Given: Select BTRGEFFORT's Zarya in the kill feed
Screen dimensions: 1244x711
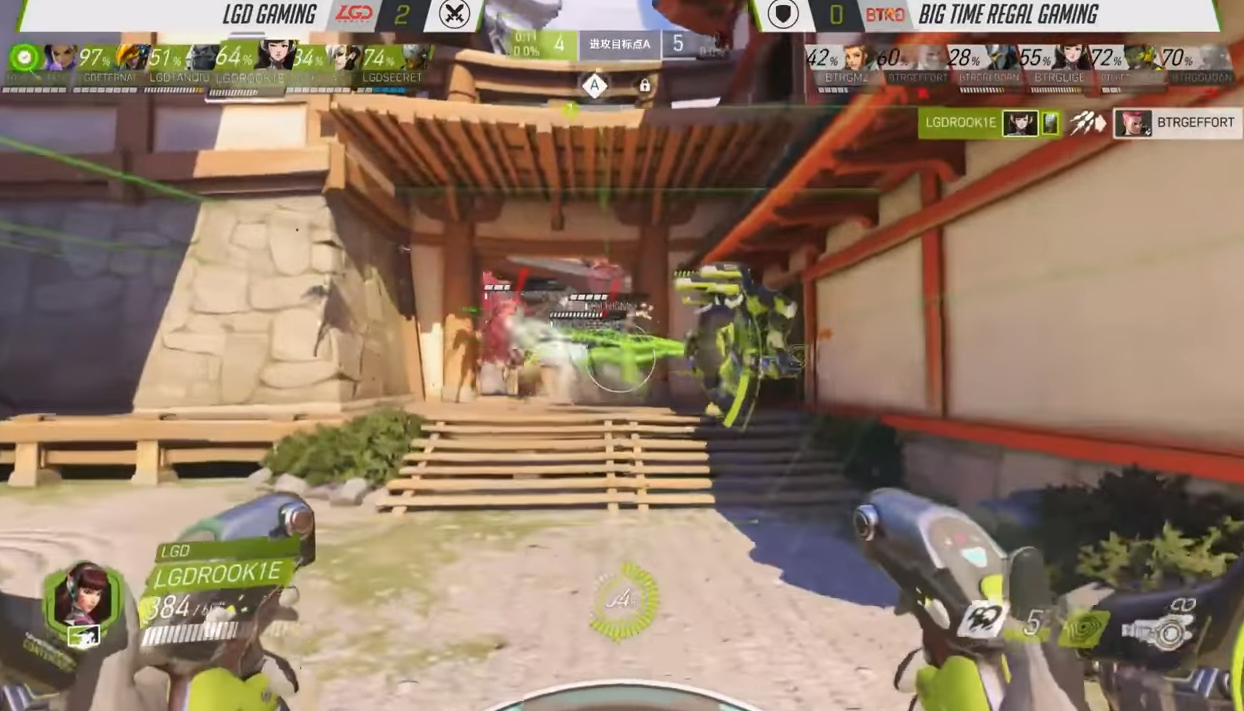Looking at the screenshot, I should 1132,123.
